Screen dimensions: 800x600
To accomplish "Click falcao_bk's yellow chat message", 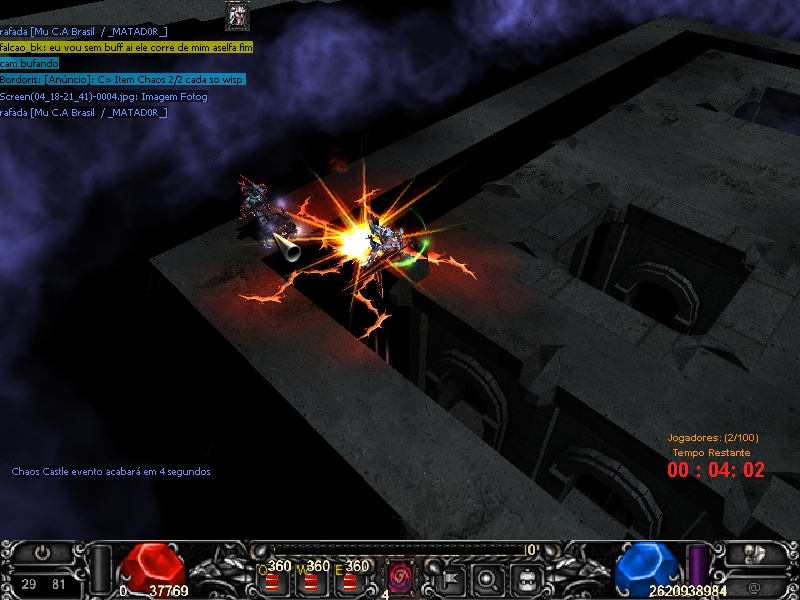I will click(127, 47).
